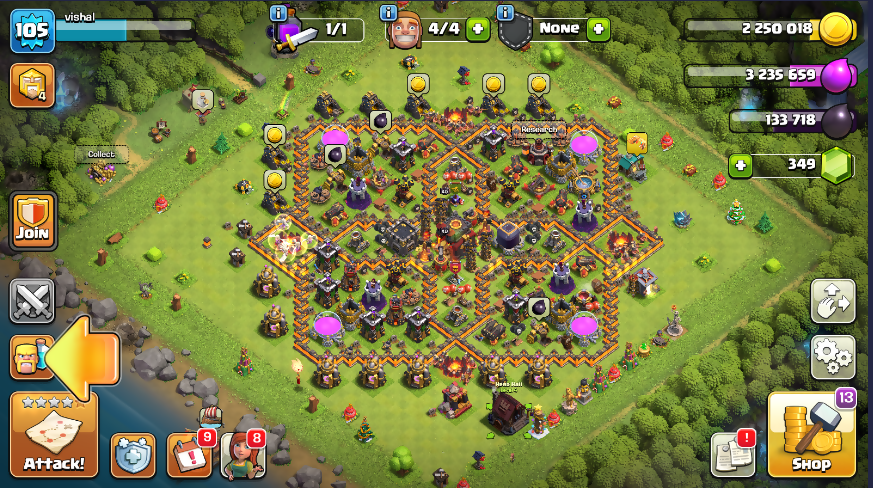The image size is (873, 488).
Task: Open the level 105 player profile
Action: pos(31,30)
